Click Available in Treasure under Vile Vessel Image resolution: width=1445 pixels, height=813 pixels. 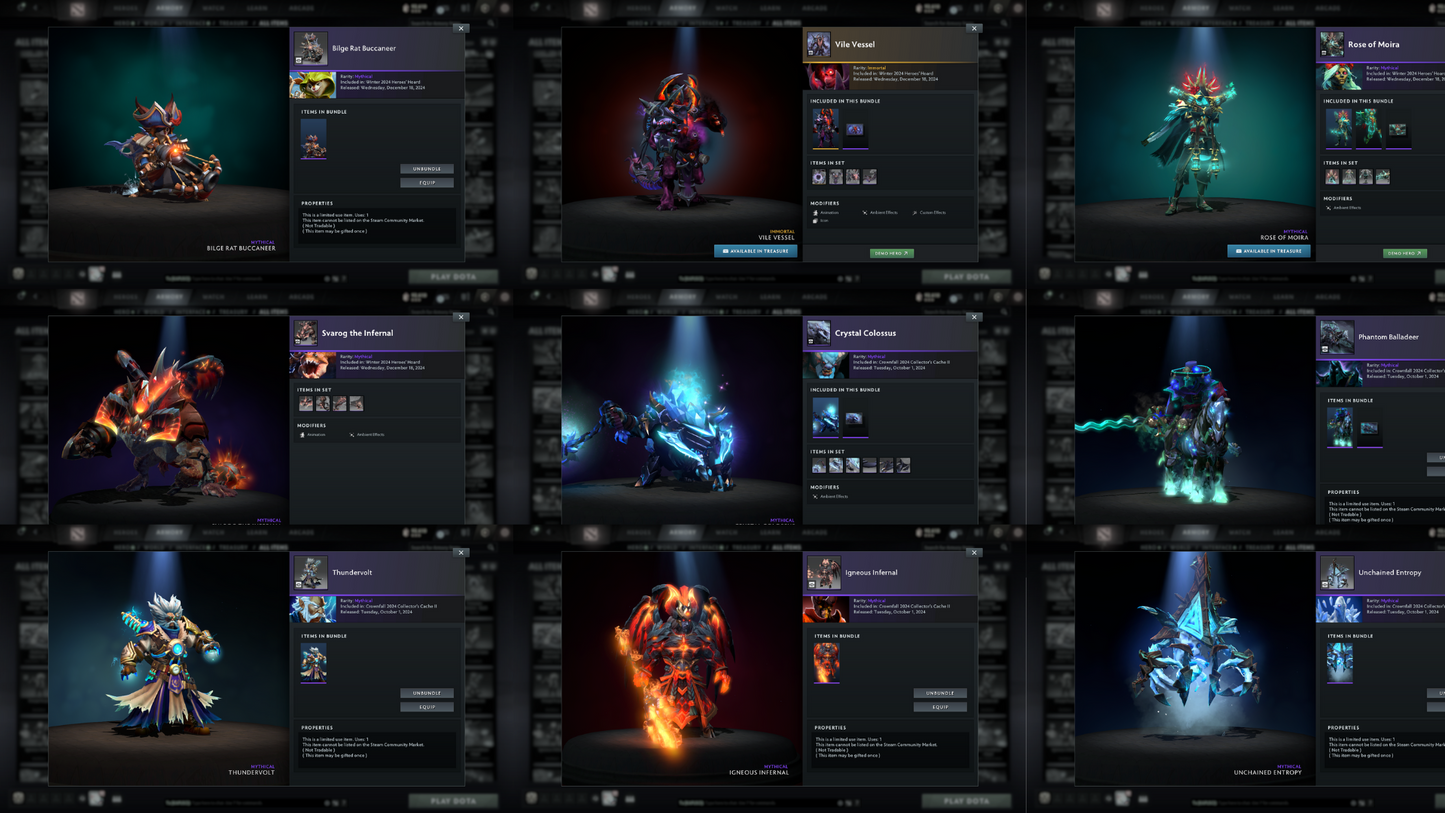(755, 251)
